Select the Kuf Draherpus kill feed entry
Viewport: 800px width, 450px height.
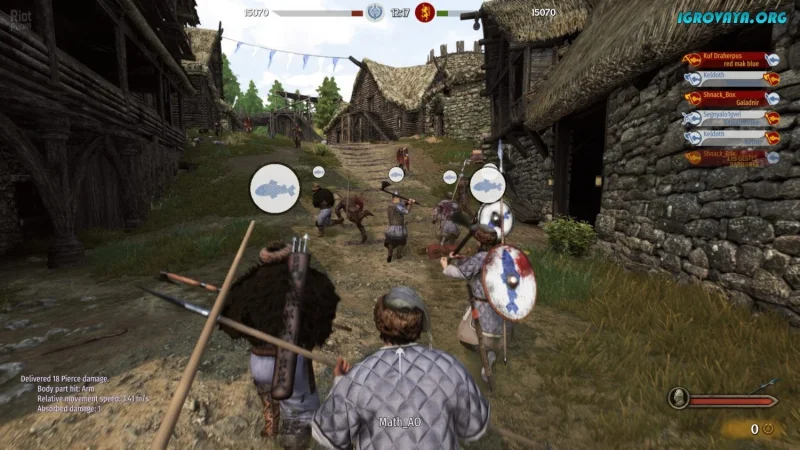click(732, 60)
